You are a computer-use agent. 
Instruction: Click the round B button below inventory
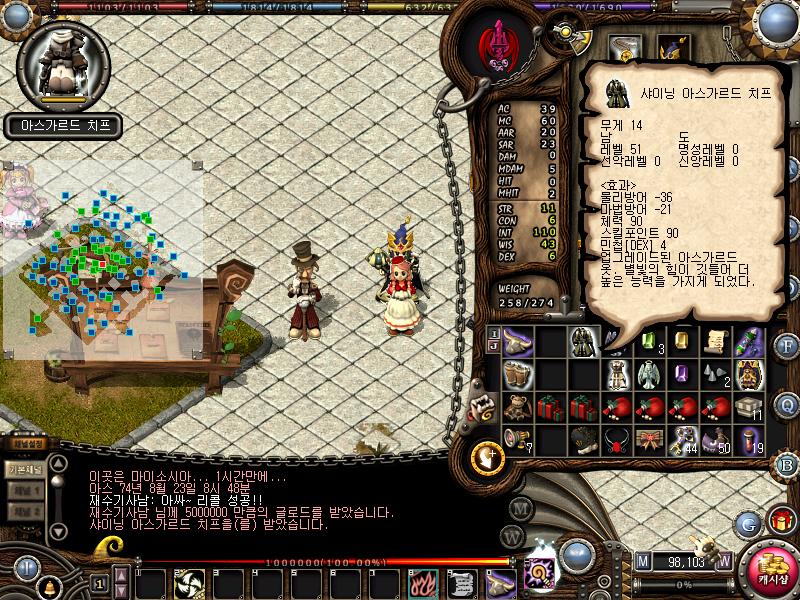tap(787, 464)
